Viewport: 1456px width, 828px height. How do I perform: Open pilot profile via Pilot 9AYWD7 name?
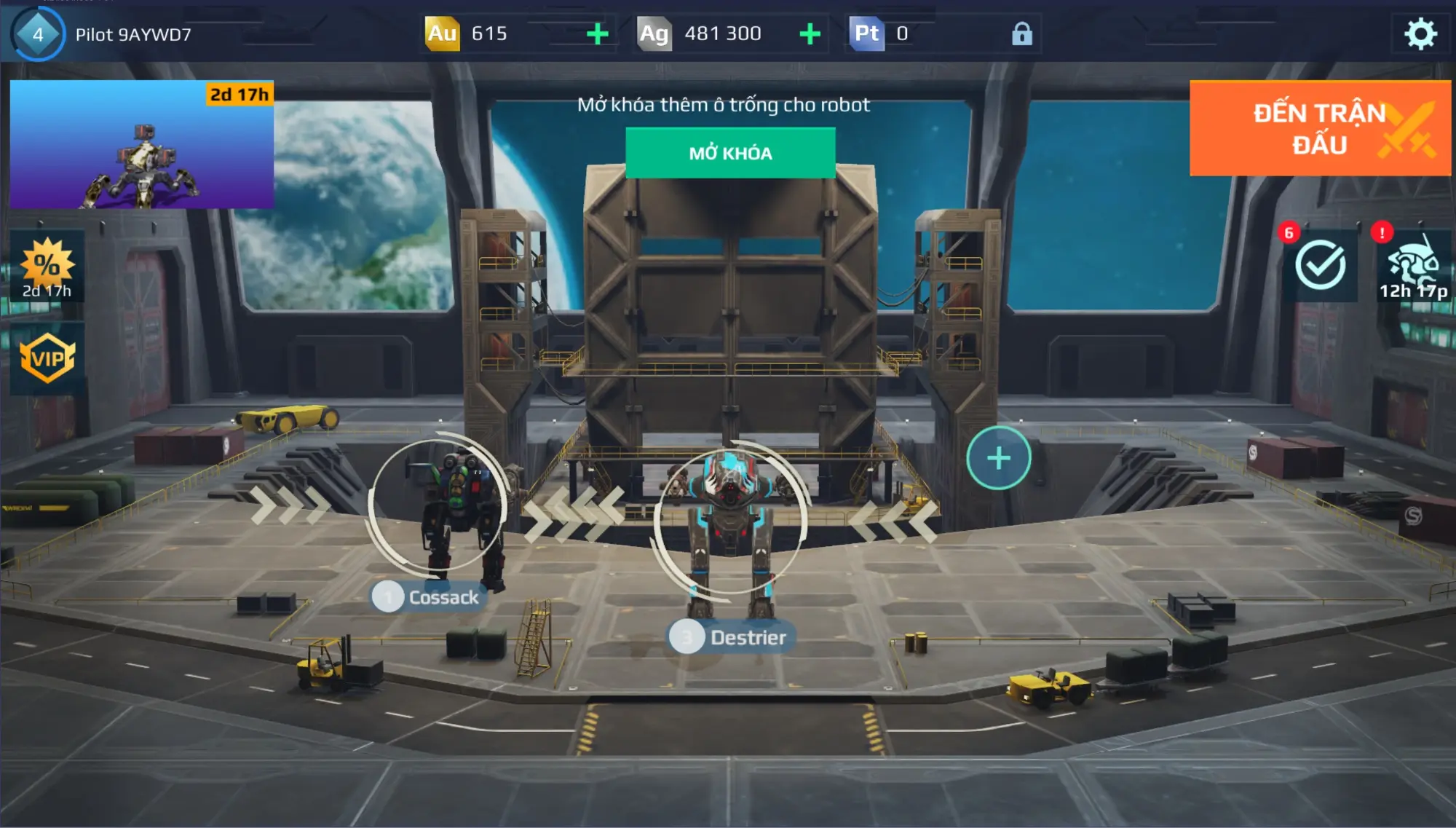point(130,32)
